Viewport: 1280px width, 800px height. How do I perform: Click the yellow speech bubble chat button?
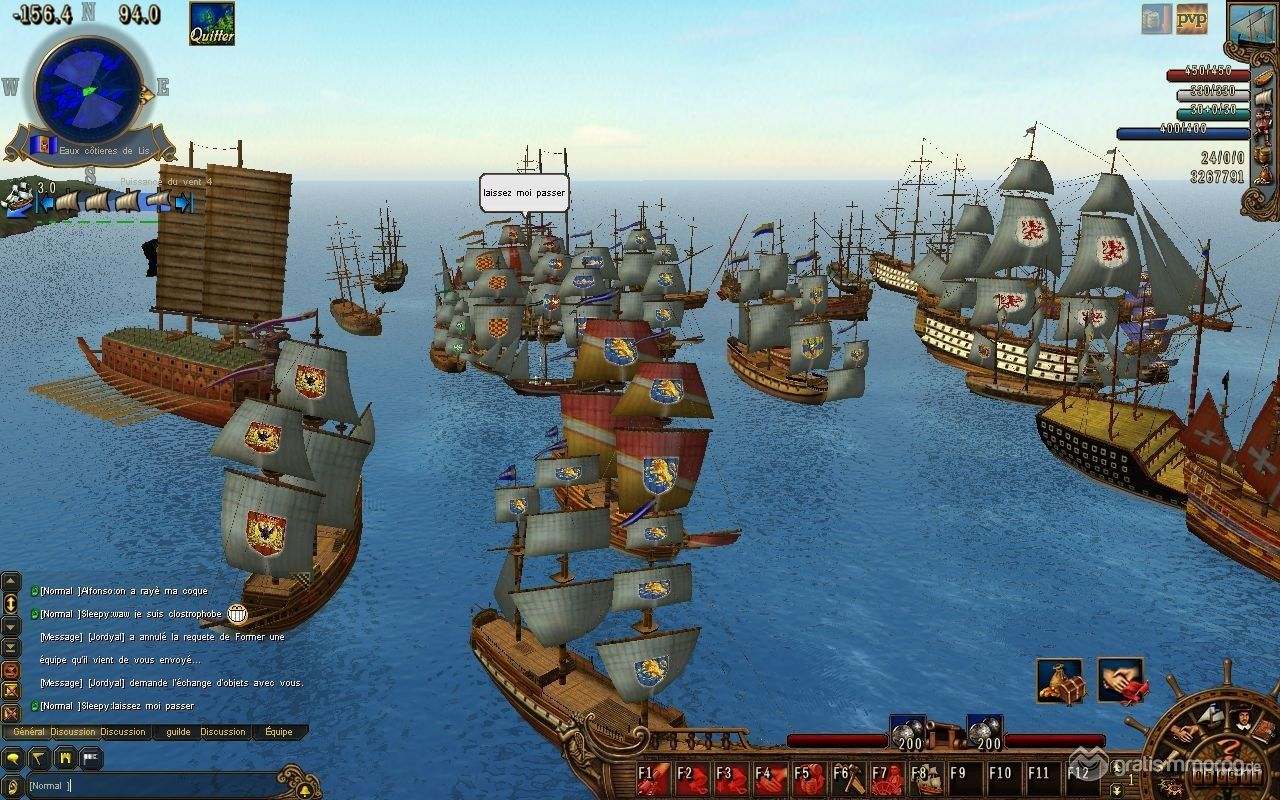click(x=12, y=760)
